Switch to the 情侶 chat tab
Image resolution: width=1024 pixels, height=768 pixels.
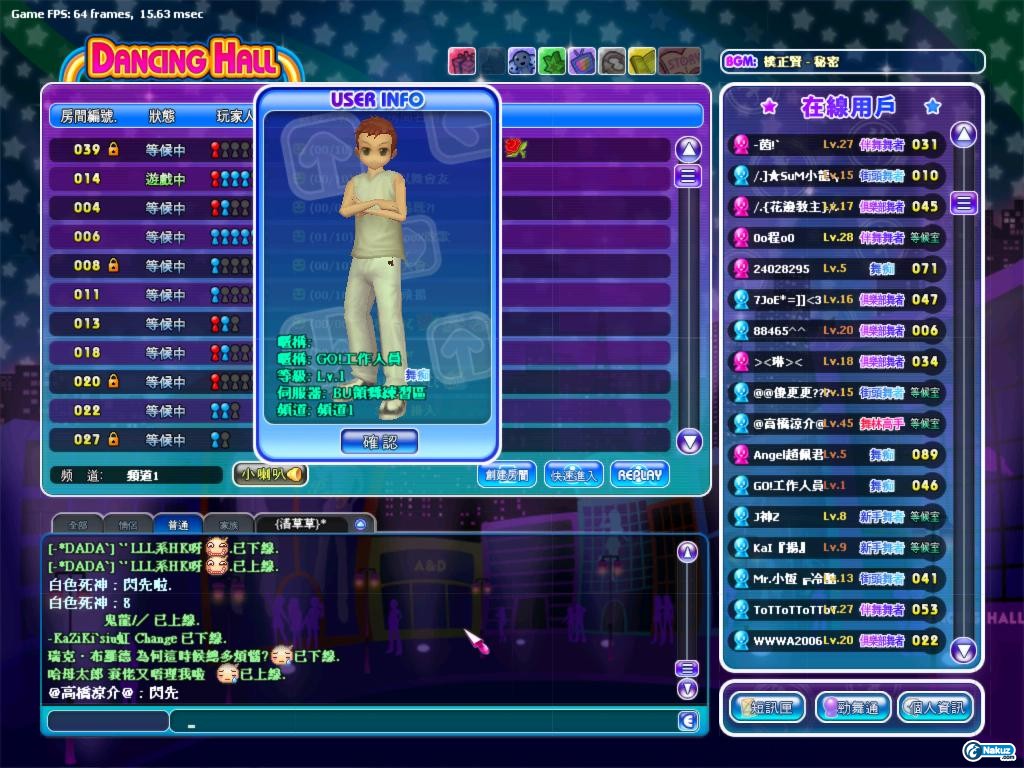[x=128, y=524]
